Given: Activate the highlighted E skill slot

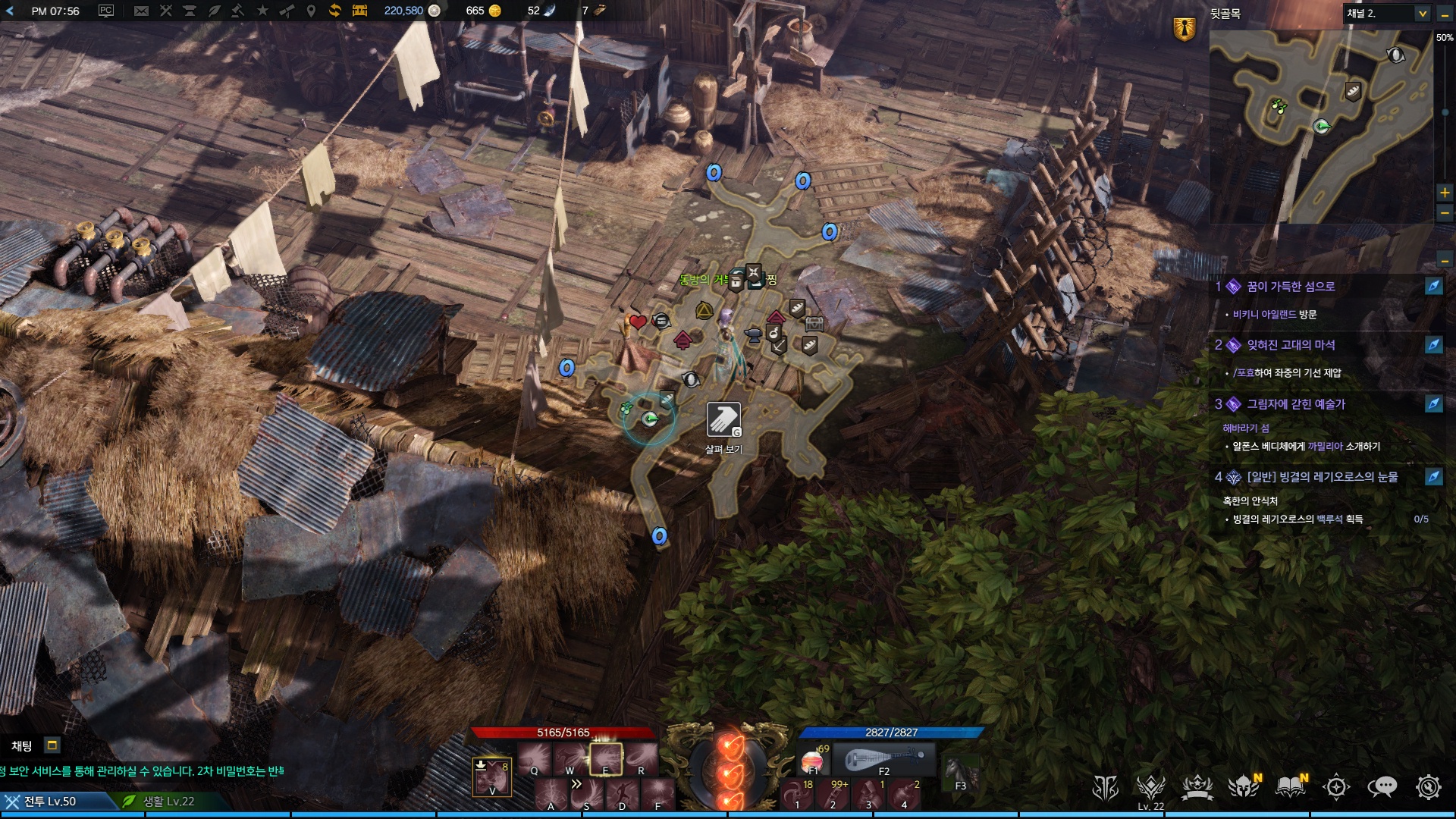Looking at the screenshot, I should (x=606, y=758).
